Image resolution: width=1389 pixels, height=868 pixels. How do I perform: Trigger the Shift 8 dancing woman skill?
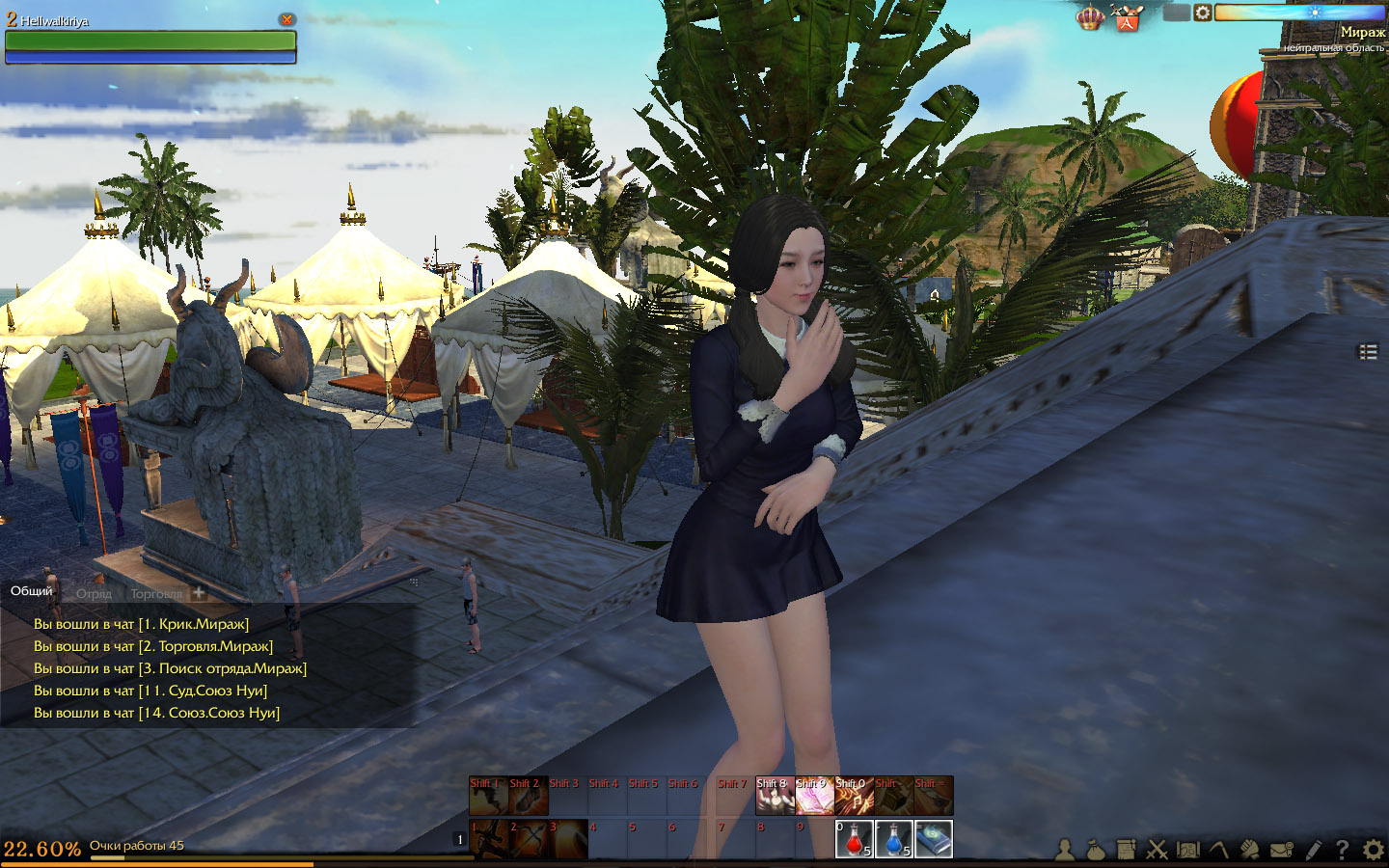coord(774,797)
